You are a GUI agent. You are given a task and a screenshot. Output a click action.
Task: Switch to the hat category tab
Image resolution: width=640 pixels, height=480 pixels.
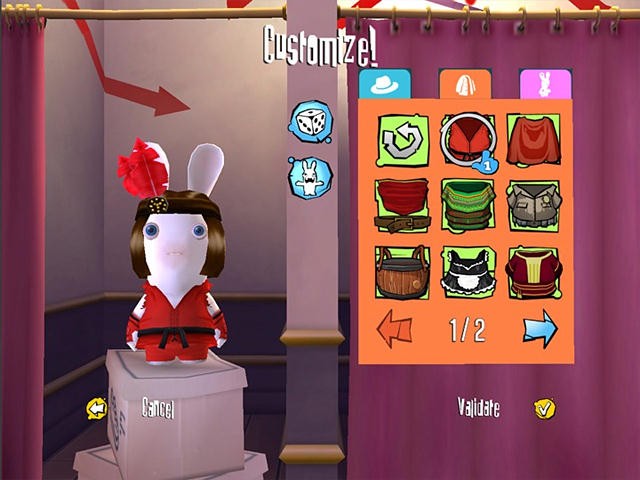pos(385,84)
